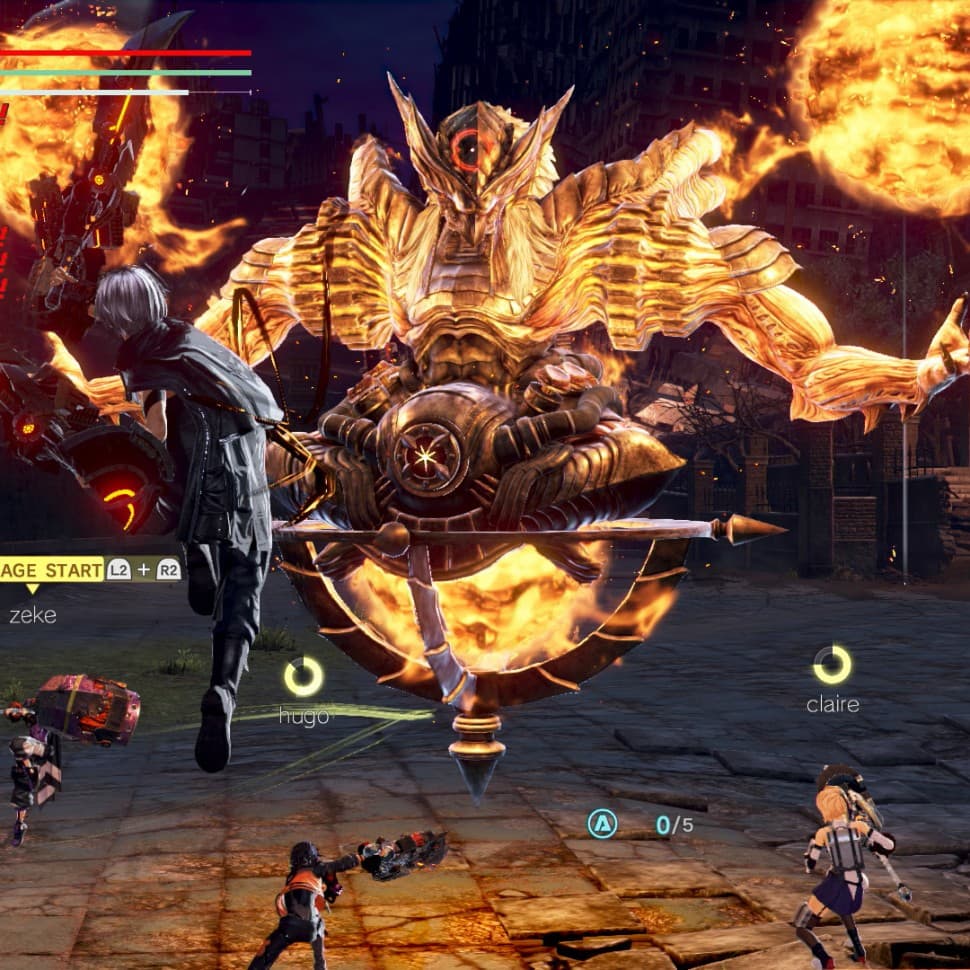Select Hugo's engage ring marker
Viewport: 970px width, 970px height.
[303, 677]
